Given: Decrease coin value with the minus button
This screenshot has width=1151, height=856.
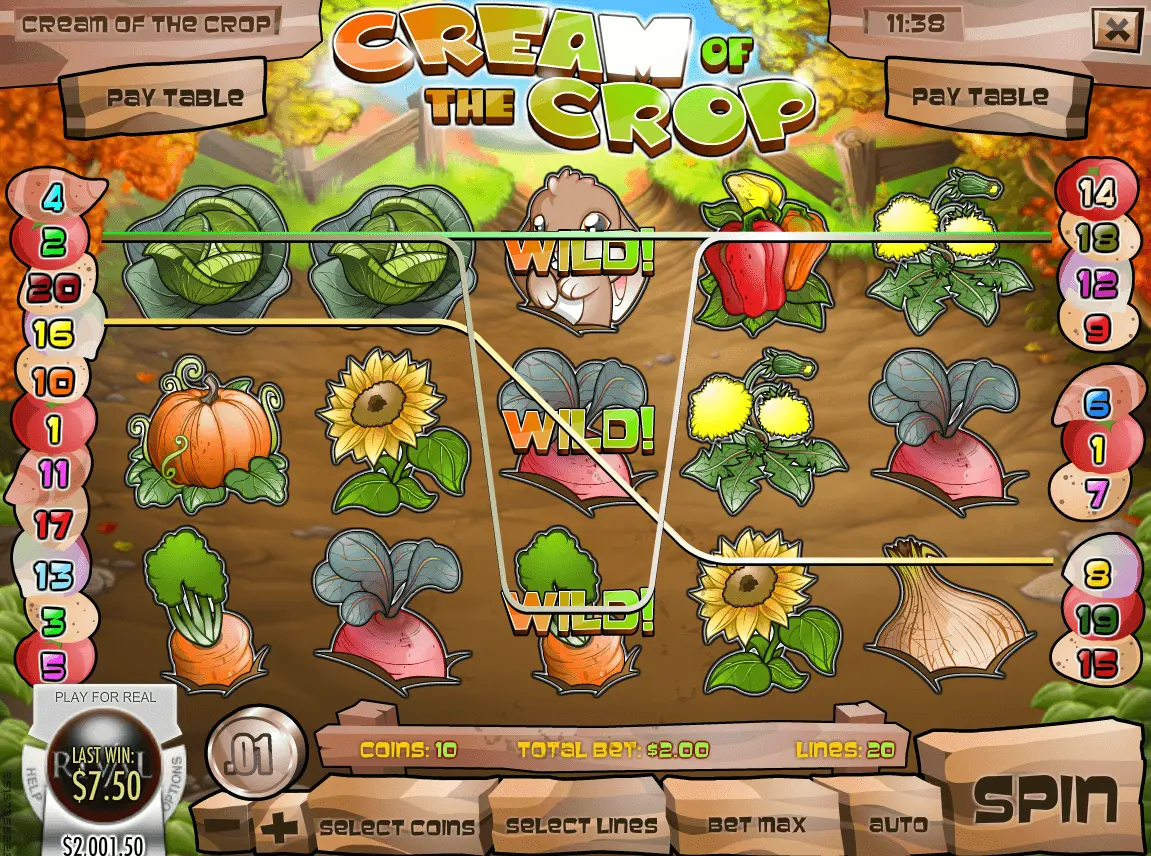Looking at the screenshot, I should click(227, 828).
